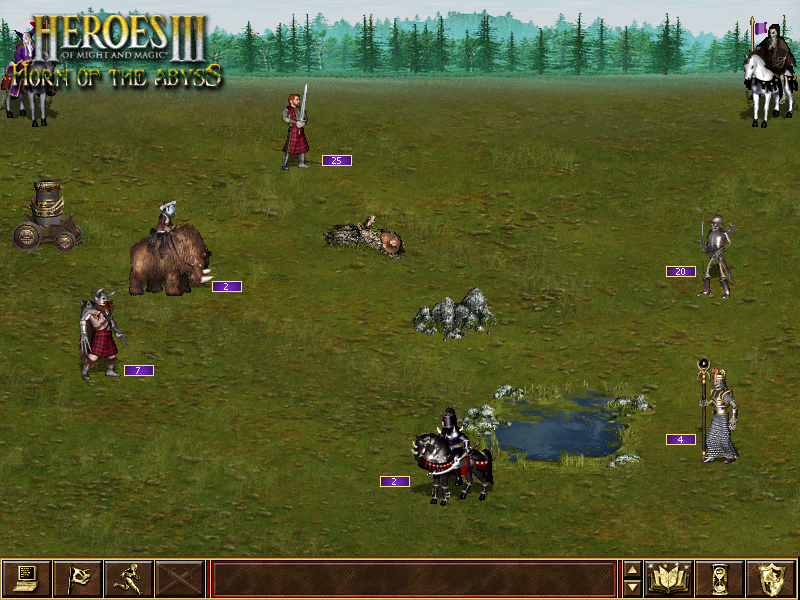The height and width of the screenshot is (600, 800).
Task: Click the combat log message bar
Action: point(413,579)
